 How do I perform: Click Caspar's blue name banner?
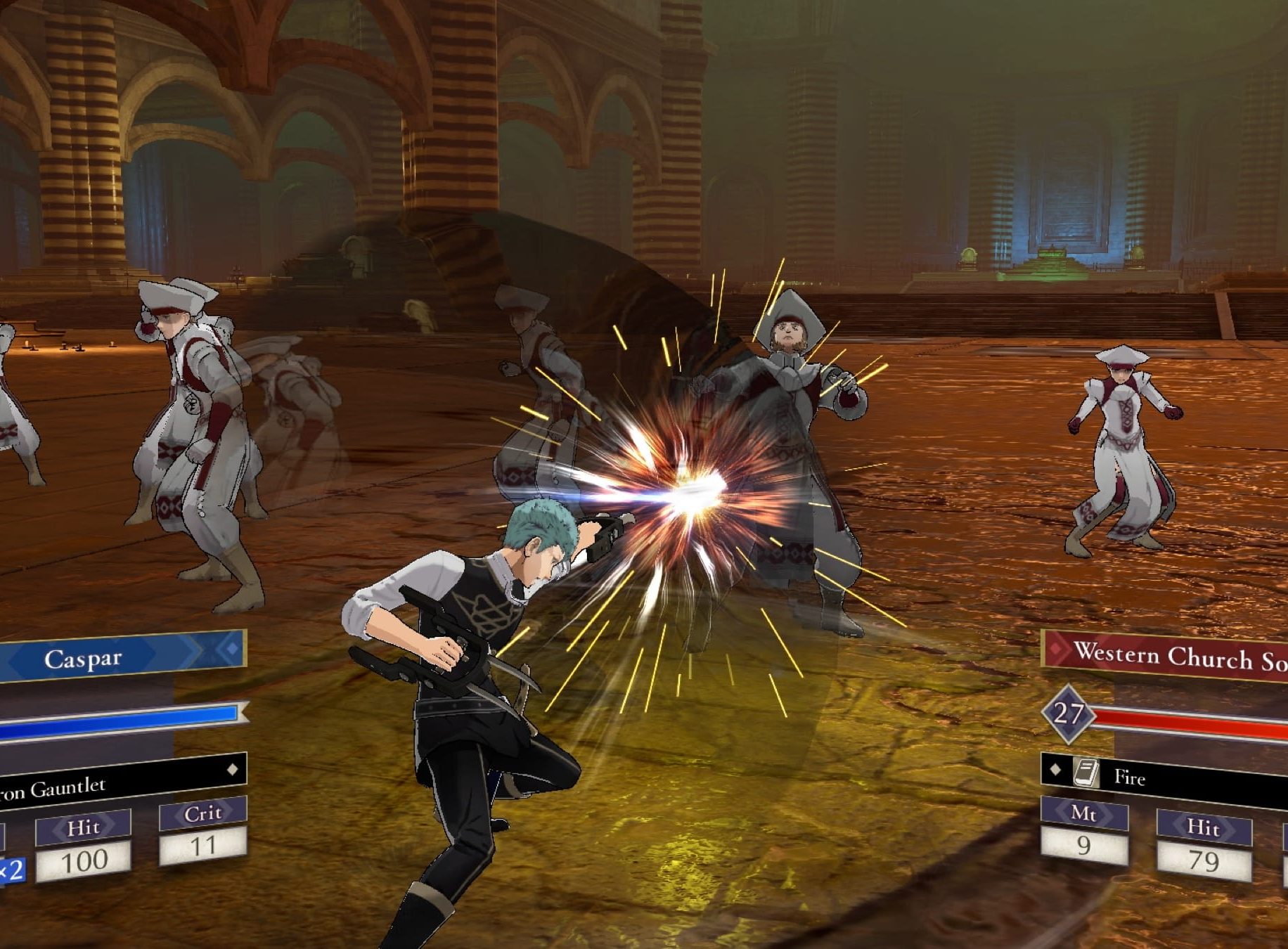pos(120,656)
